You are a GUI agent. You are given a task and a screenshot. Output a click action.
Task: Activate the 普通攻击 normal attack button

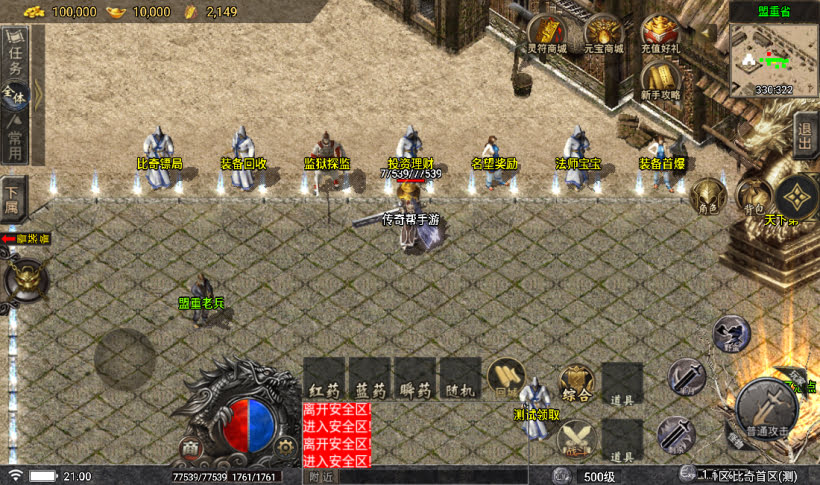(767, 406)
